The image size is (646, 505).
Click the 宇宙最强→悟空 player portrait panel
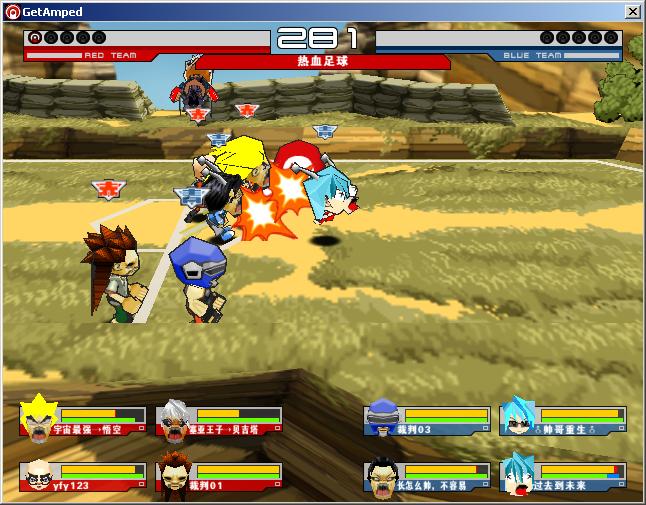click(83, 420)
